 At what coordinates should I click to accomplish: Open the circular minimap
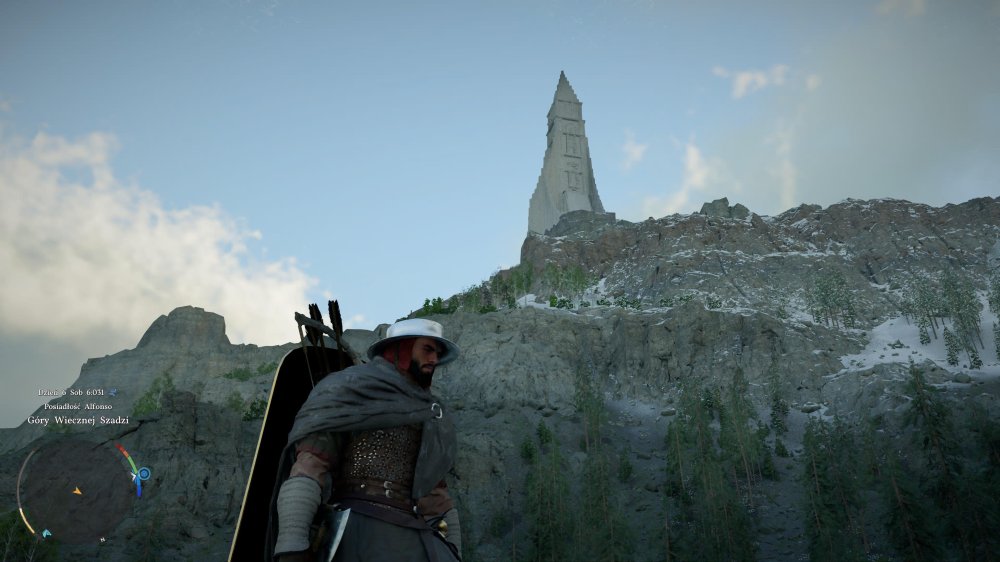point(76,491)
